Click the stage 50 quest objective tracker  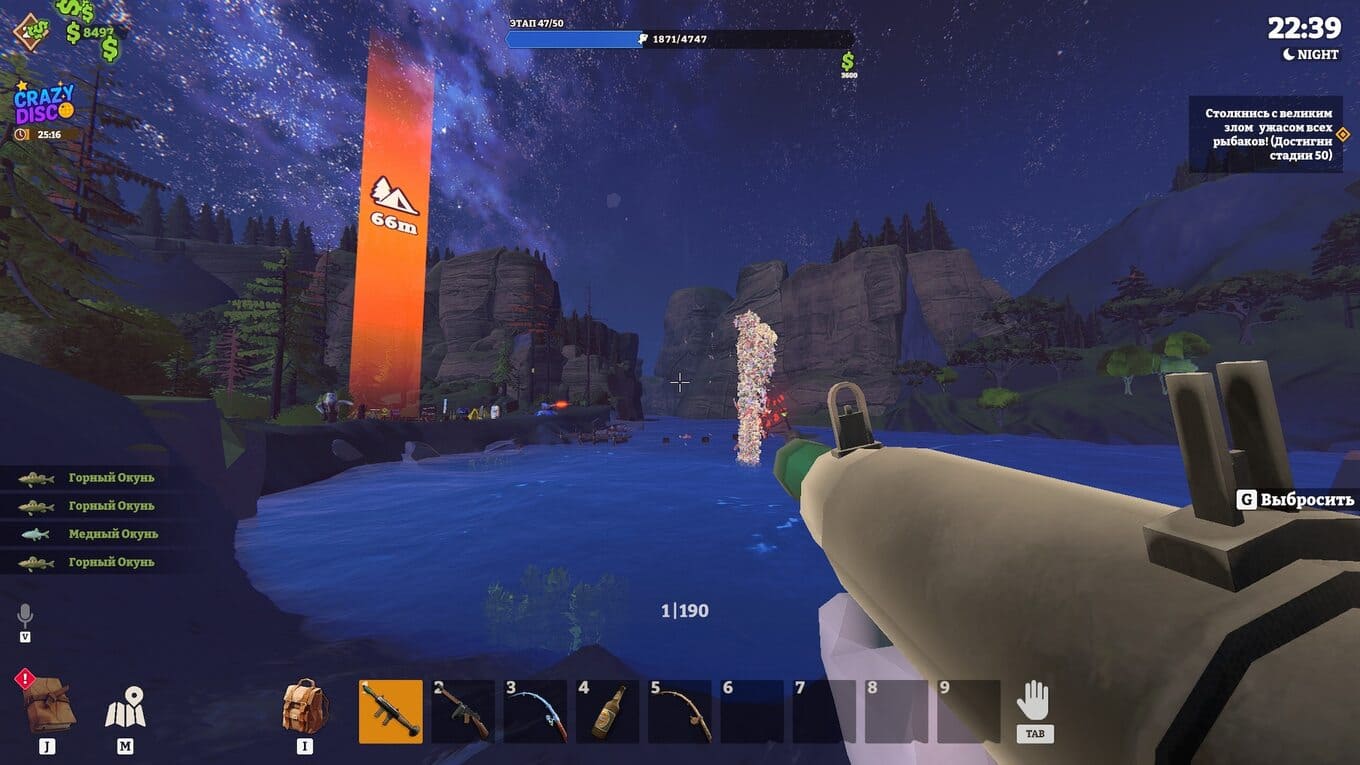click(x=1265, y=134)
